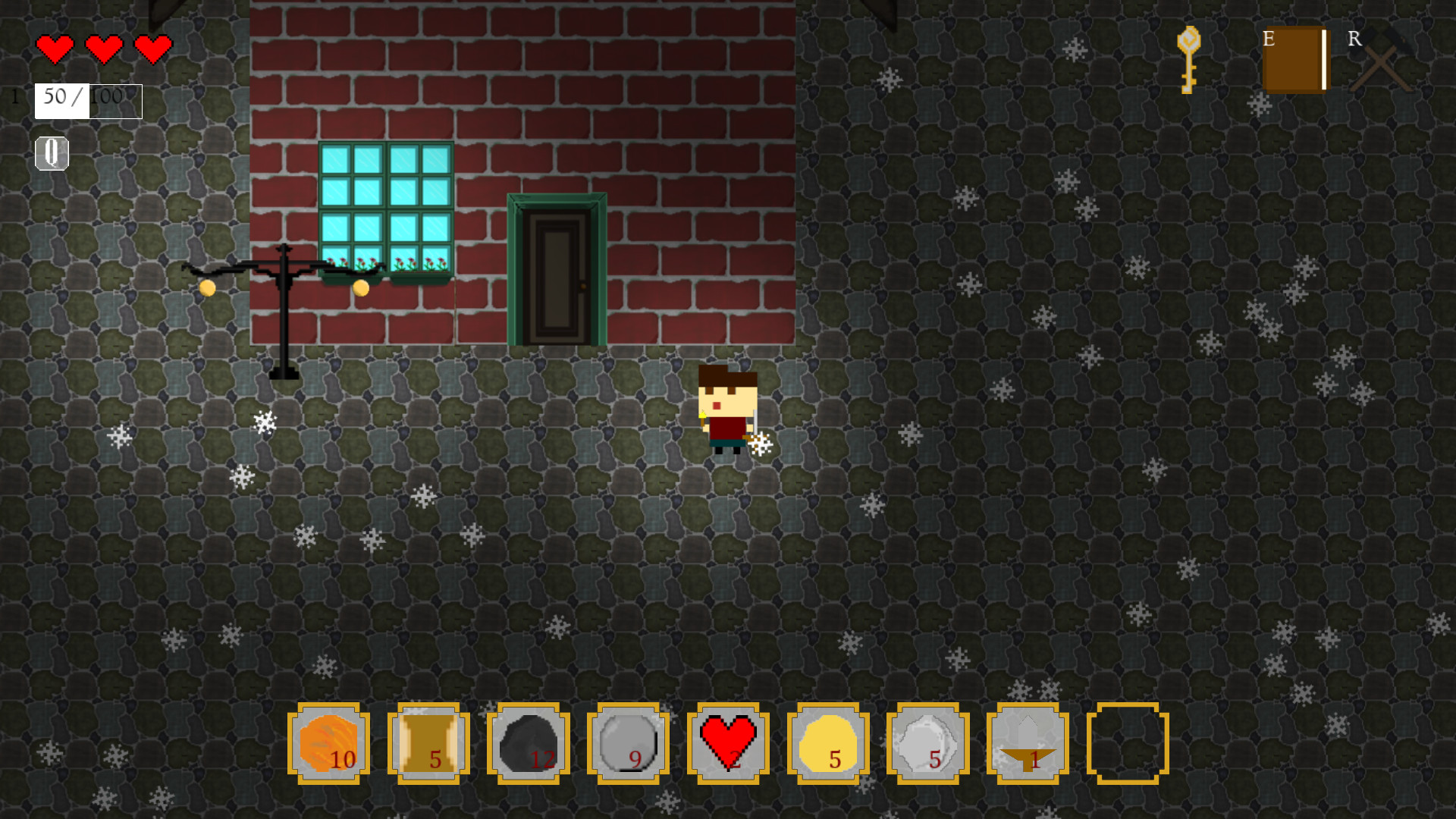Select the coal stack of 12

(528, 743)
